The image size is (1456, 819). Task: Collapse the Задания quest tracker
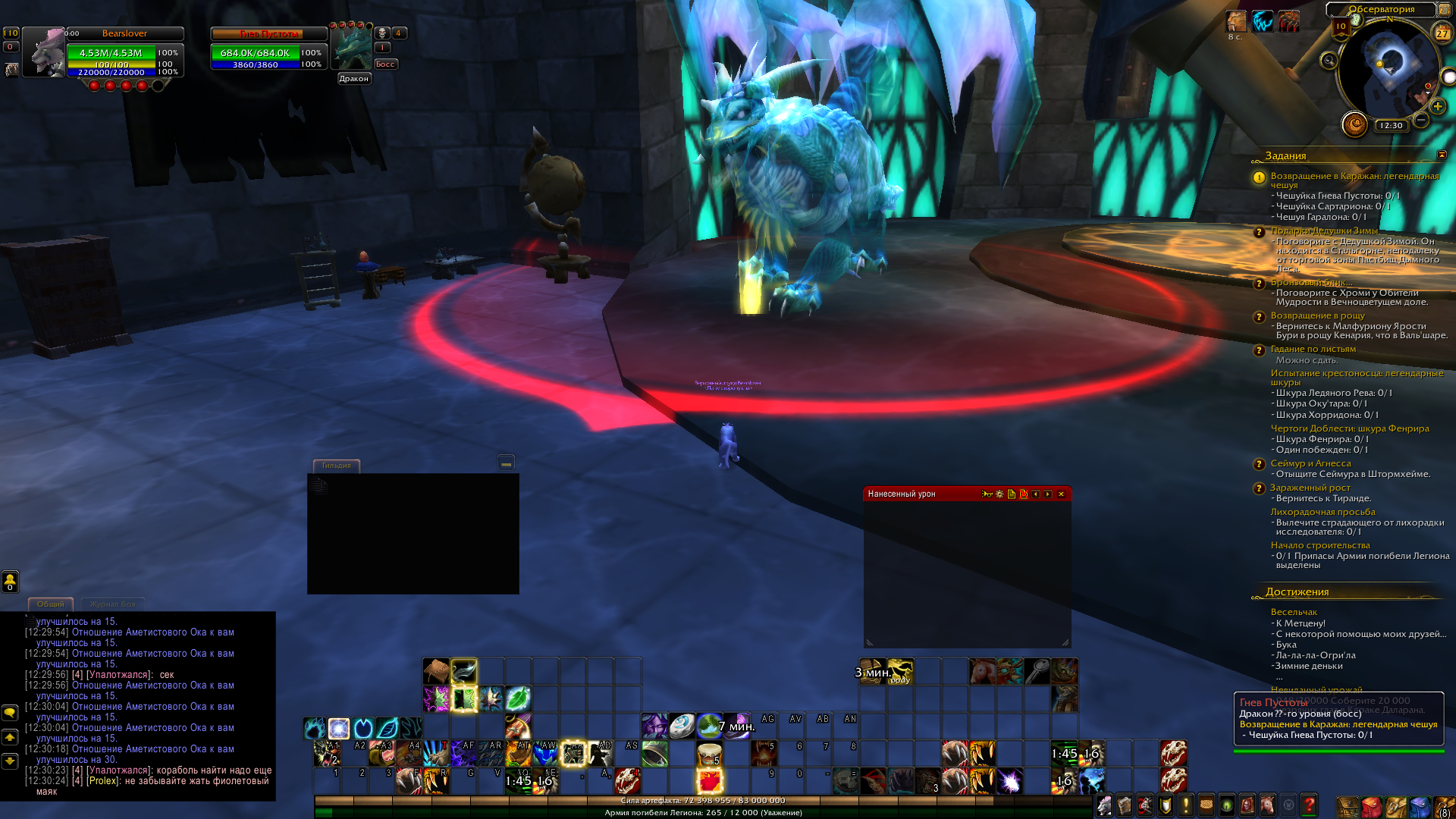pos(1442,155)
